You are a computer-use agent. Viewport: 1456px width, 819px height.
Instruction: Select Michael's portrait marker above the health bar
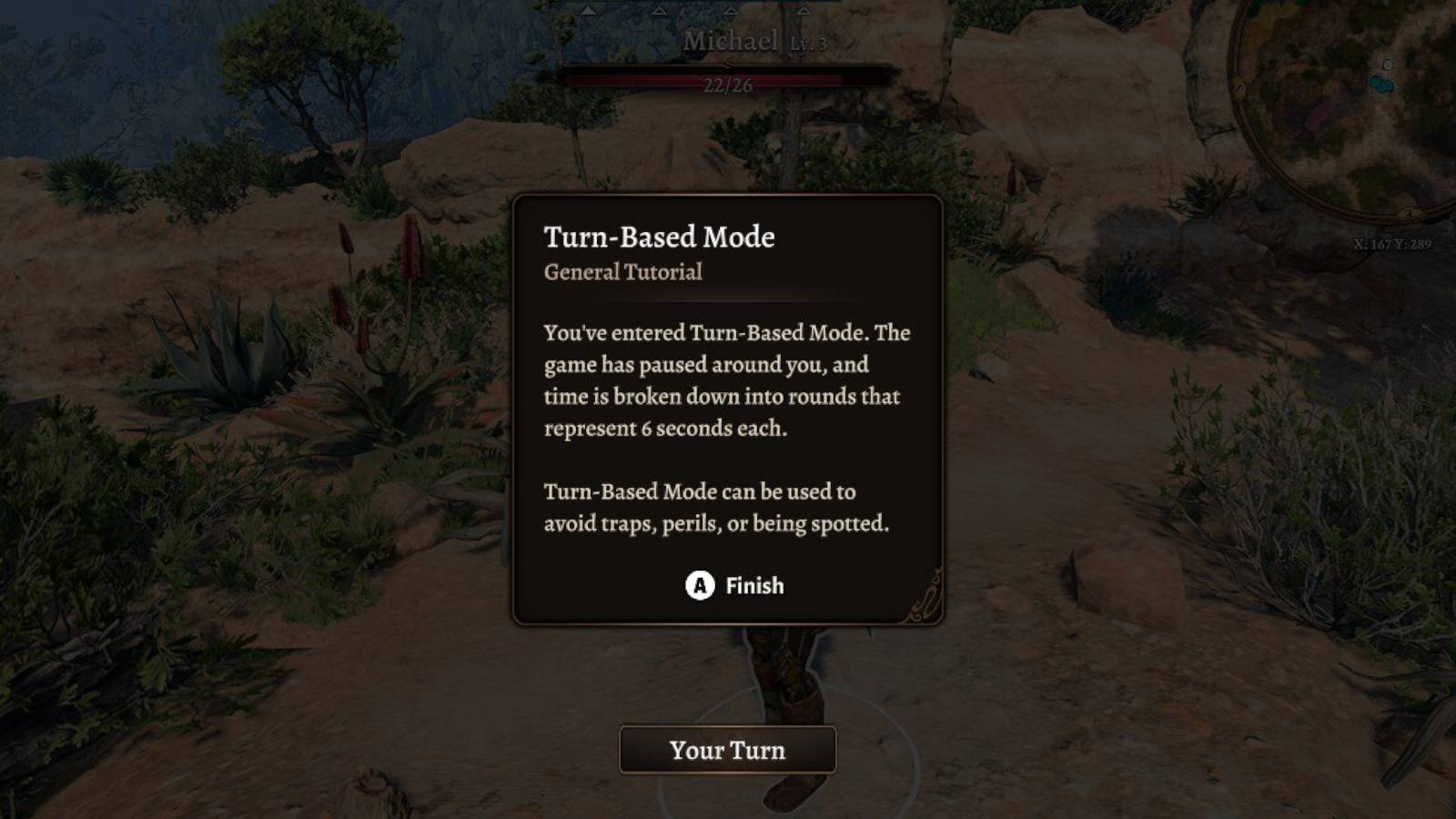[728, 64]
